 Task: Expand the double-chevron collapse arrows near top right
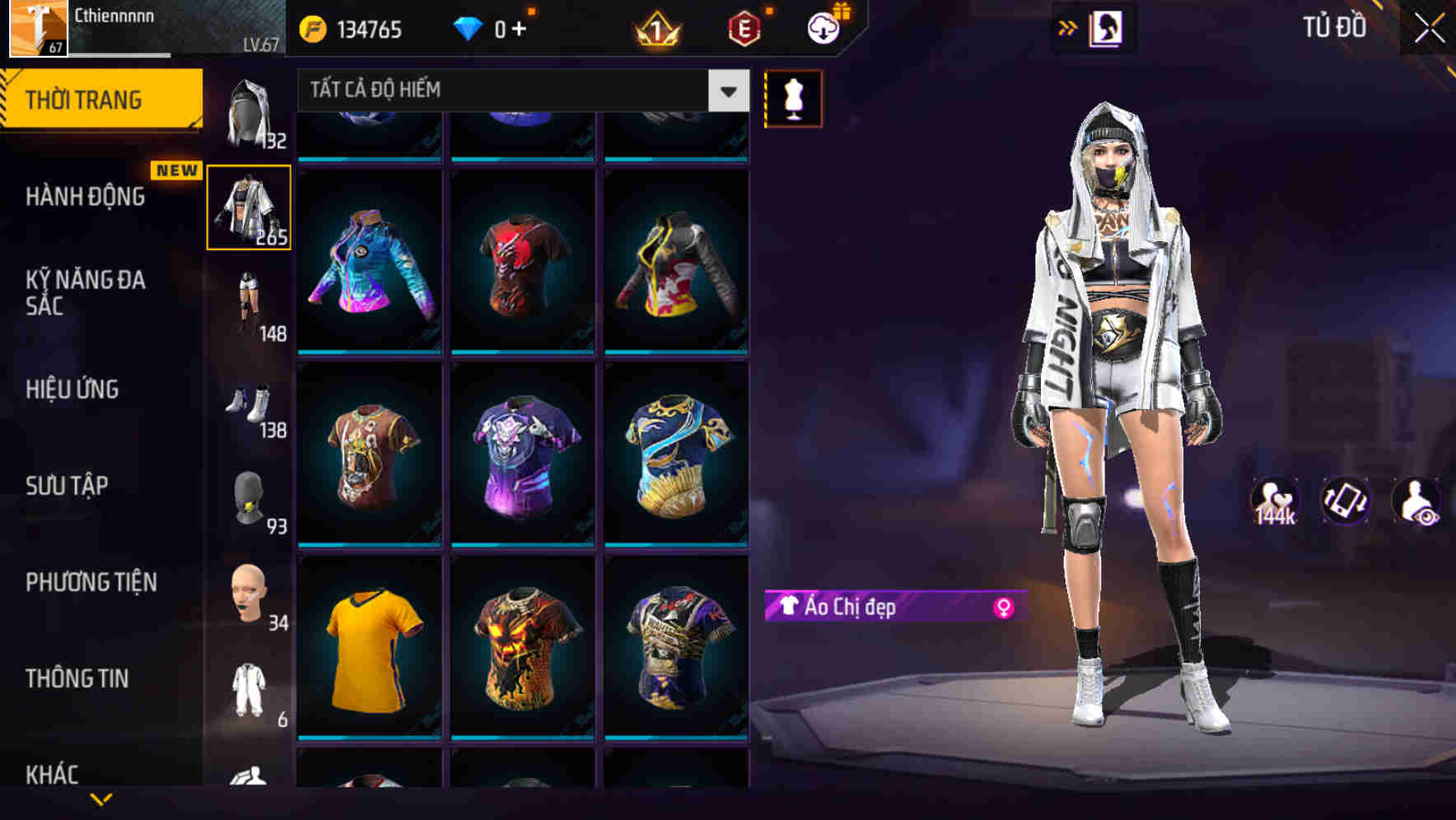point(1067,28)
